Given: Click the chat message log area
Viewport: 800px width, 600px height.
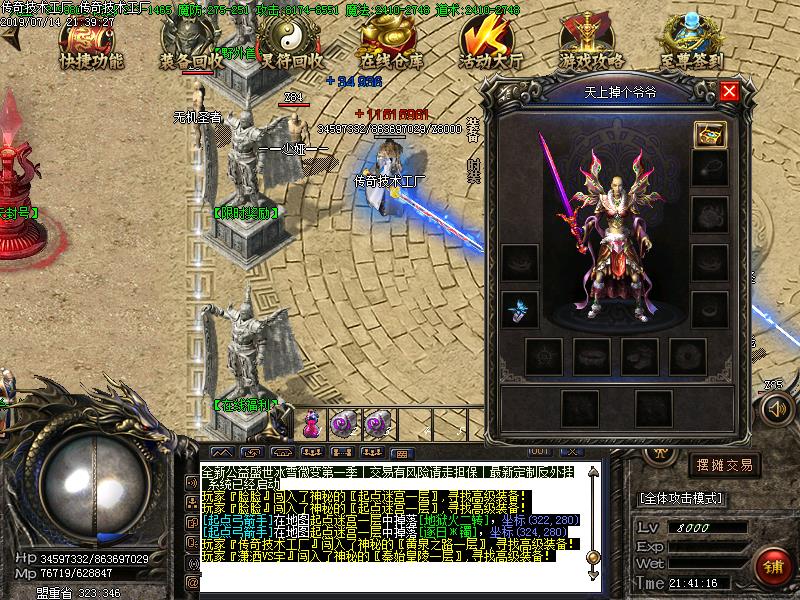Looking at the screenshot, I should pyautogui.click(x=390, y=515).
